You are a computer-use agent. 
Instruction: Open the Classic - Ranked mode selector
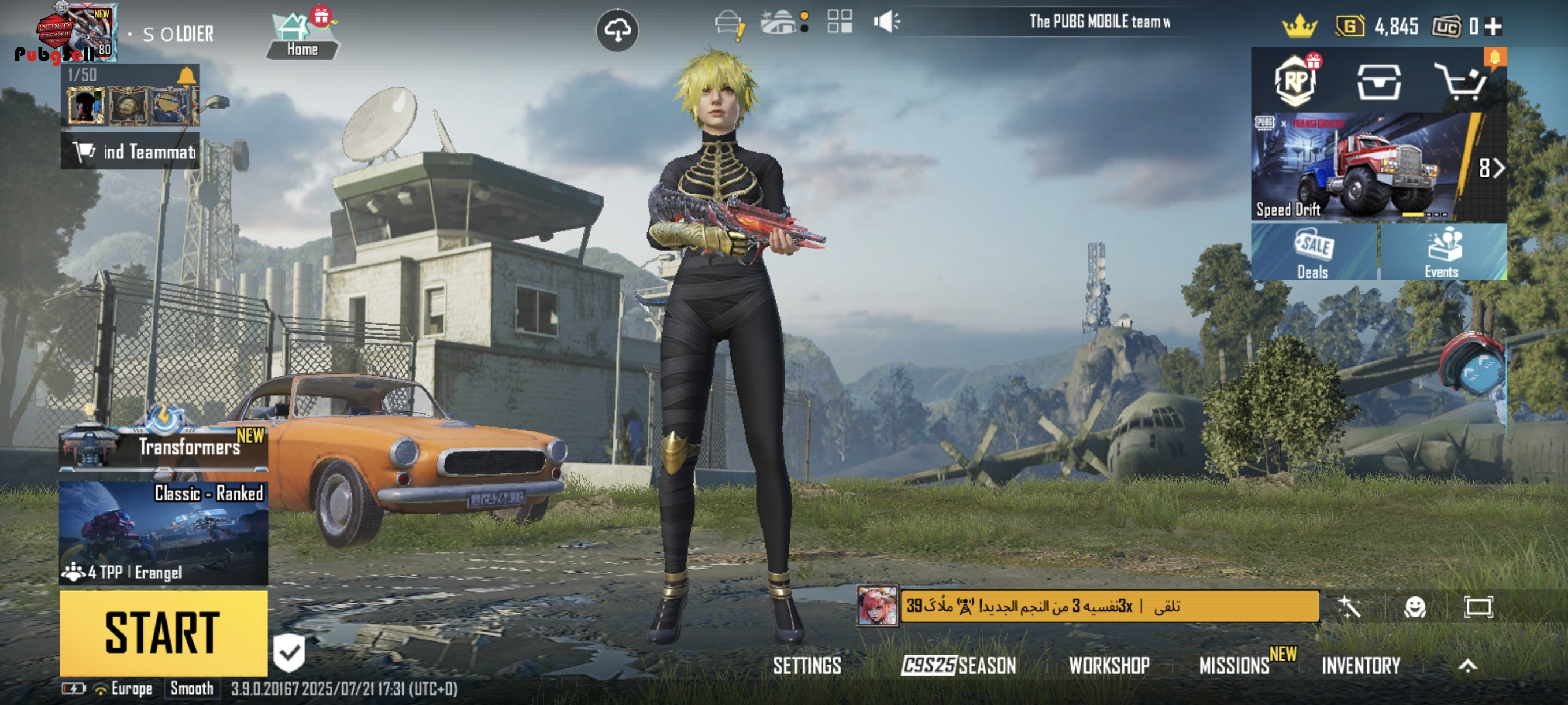[163, 533]
